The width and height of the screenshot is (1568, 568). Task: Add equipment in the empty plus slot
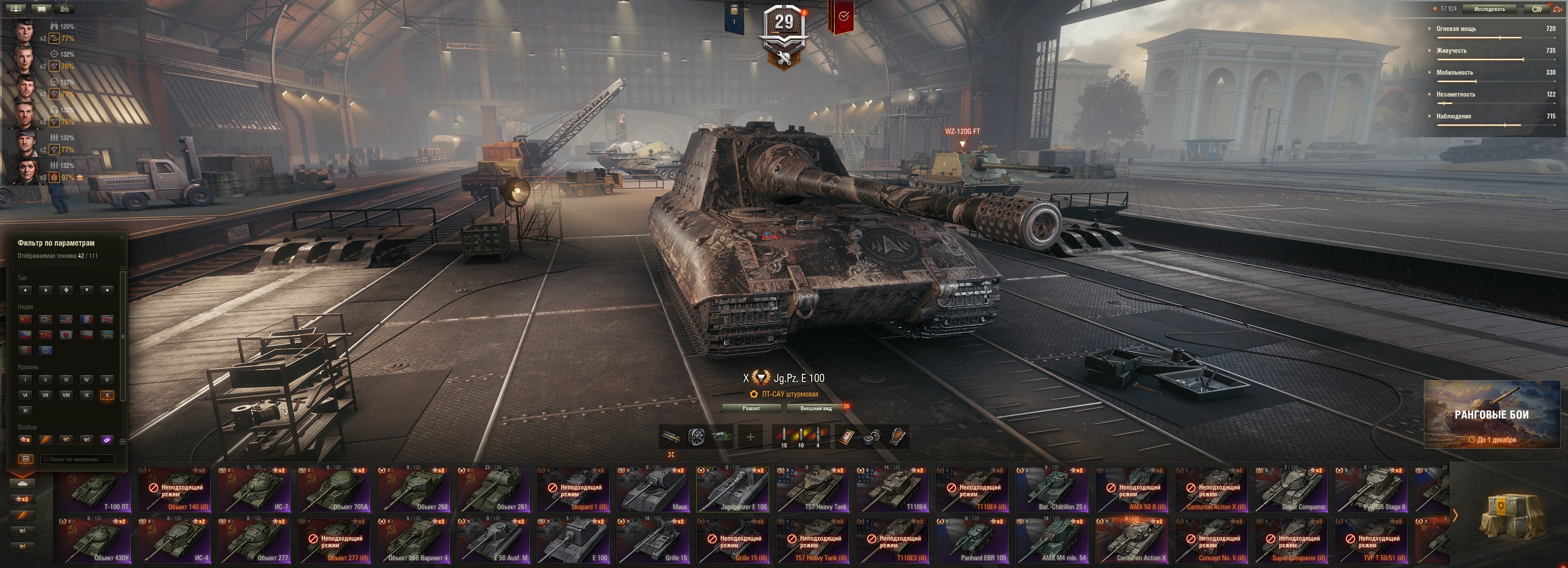click(x=750, y=437)
